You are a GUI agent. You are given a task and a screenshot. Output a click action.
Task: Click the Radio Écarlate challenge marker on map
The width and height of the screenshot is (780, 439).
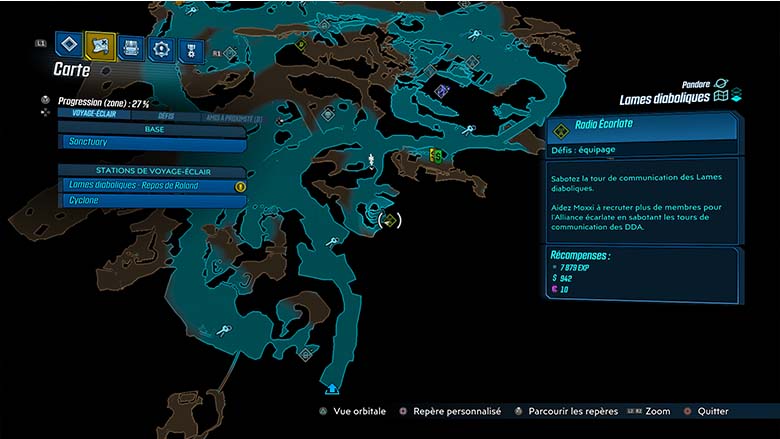(x=389, y=220)
